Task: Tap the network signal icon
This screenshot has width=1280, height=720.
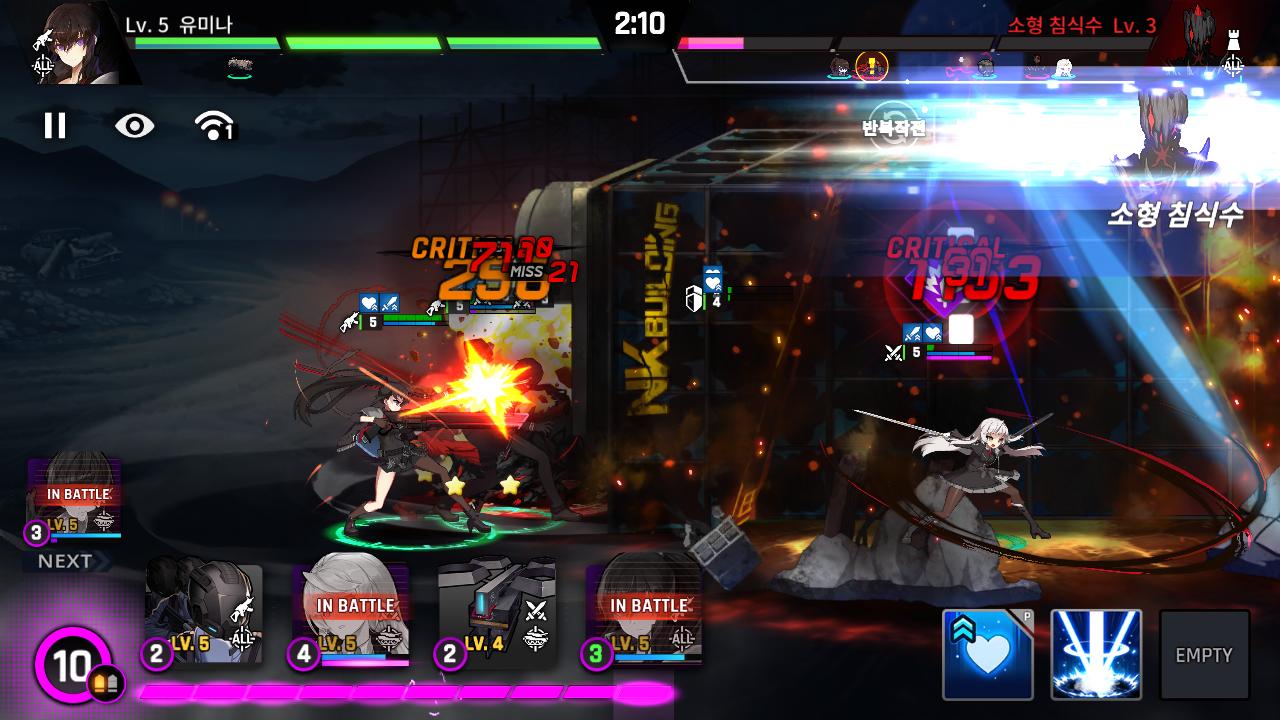Action: pyautogui.click(x=213, y=125)
